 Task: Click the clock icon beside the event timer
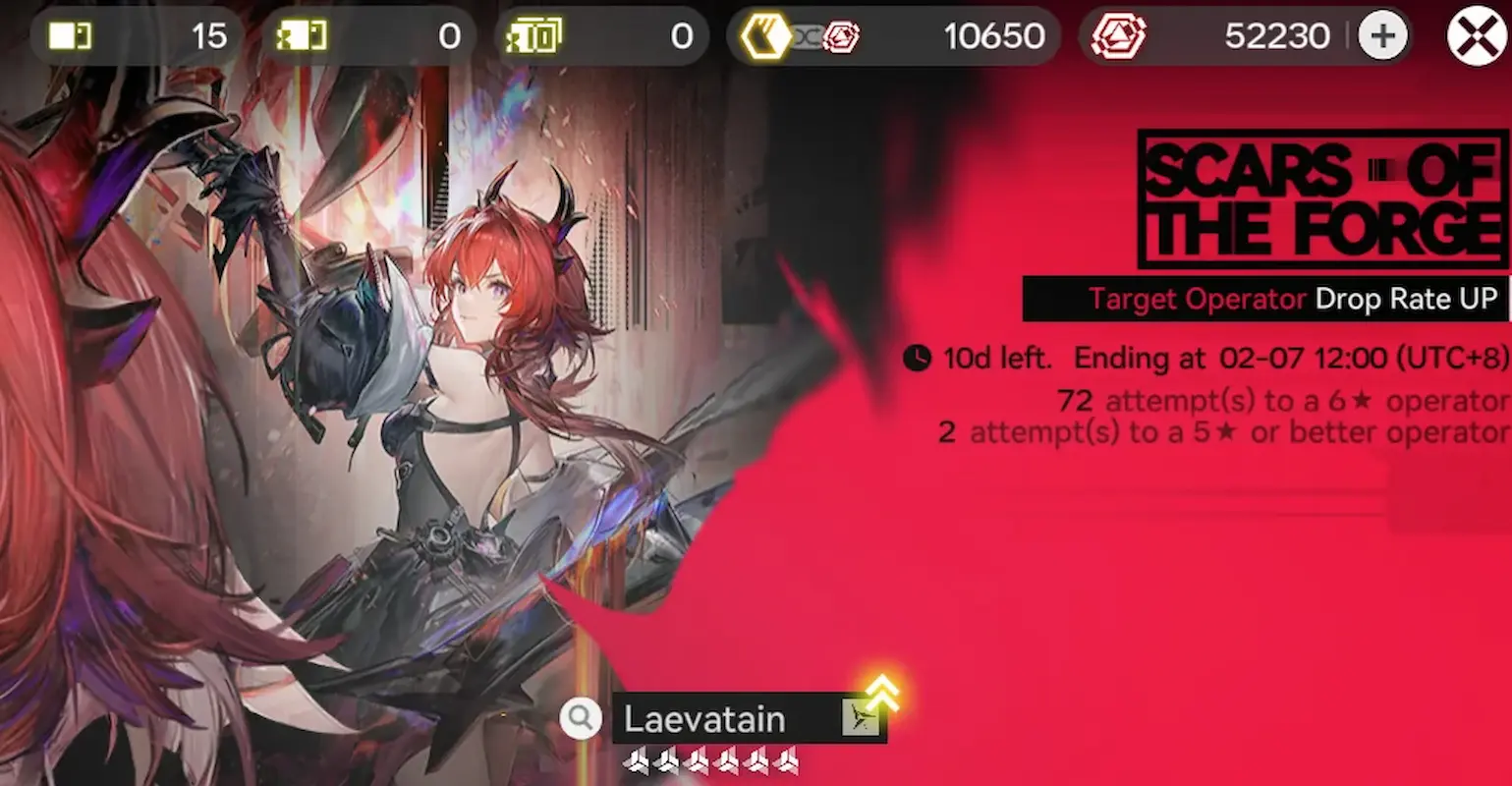click(916, 359)
